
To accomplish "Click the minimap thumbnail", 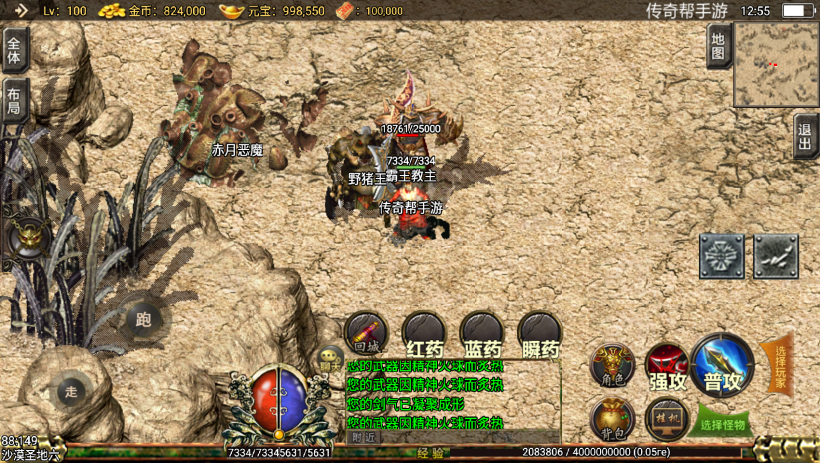I will click(x=775, y=65).
